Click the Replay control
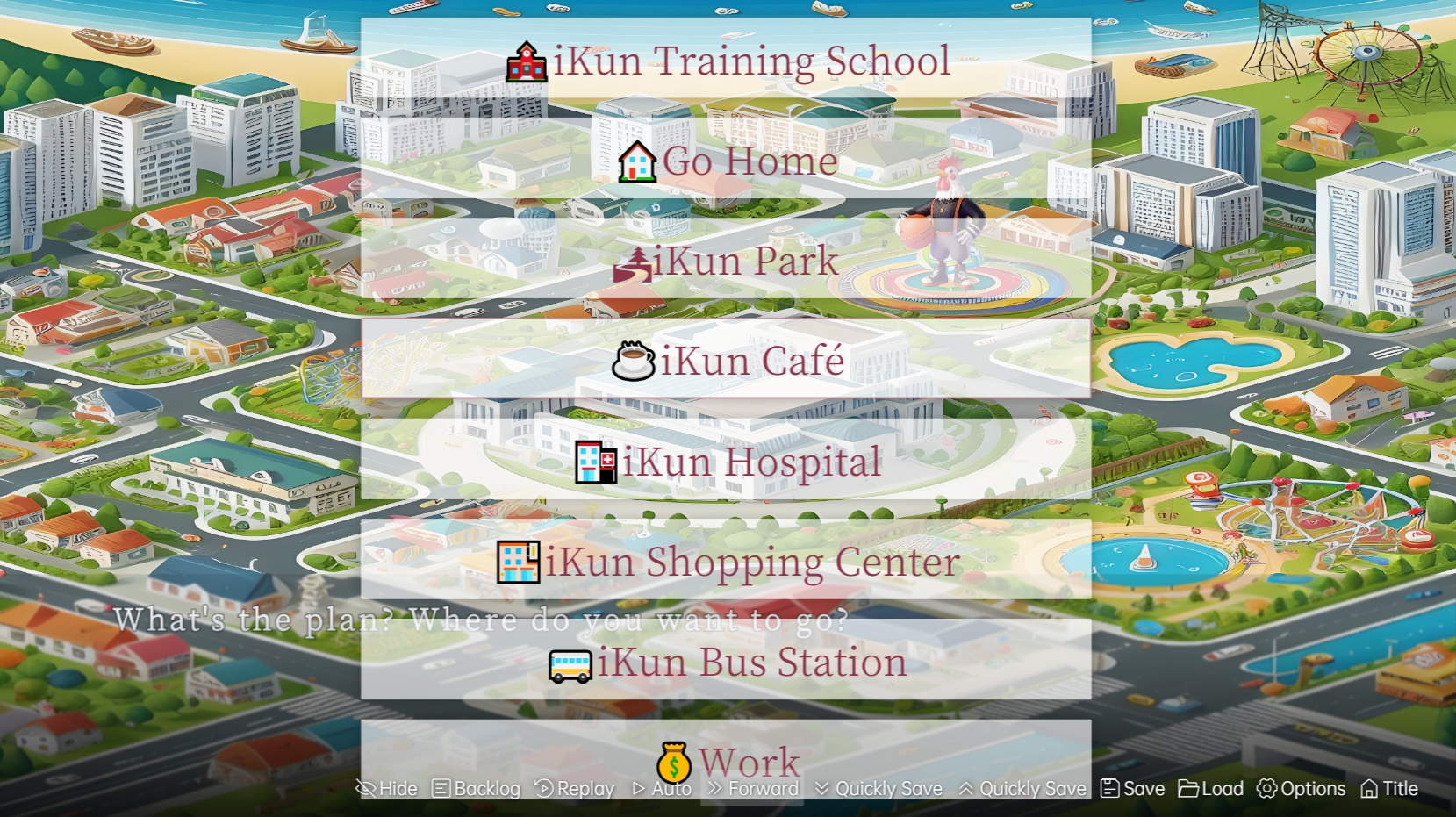This screenshot has width=1456, height=817. (x=575, y=789)
